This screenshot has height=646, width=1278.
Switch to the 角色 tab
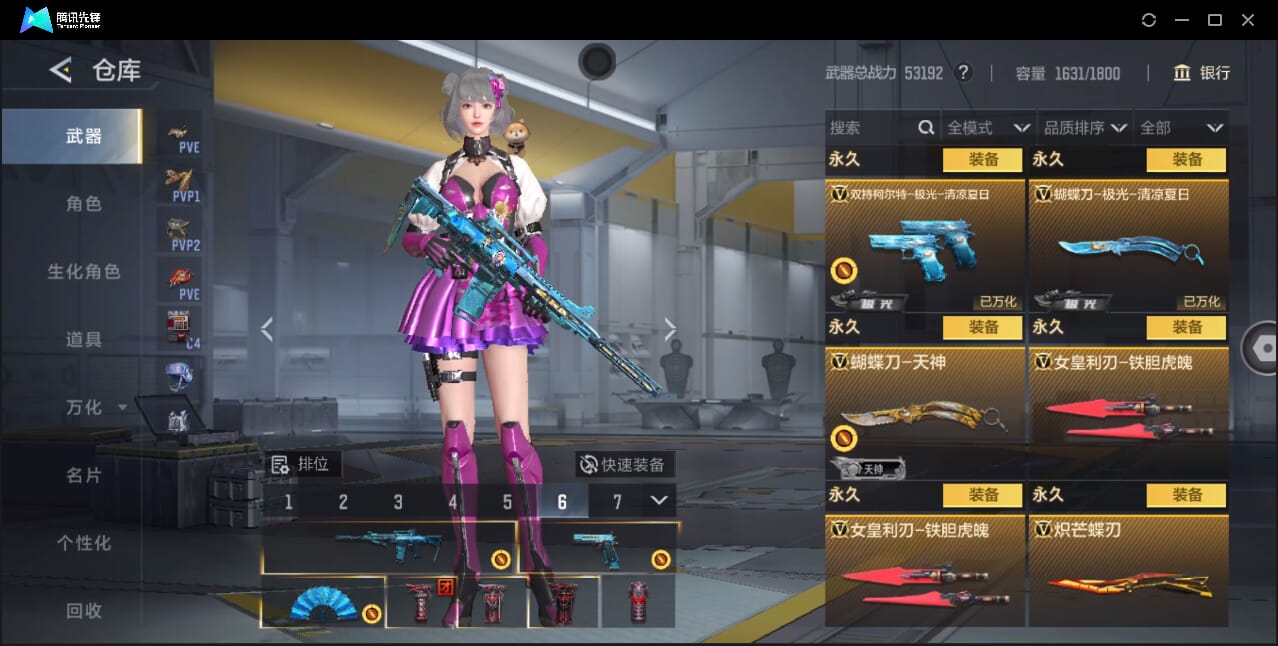coord(84,204)
